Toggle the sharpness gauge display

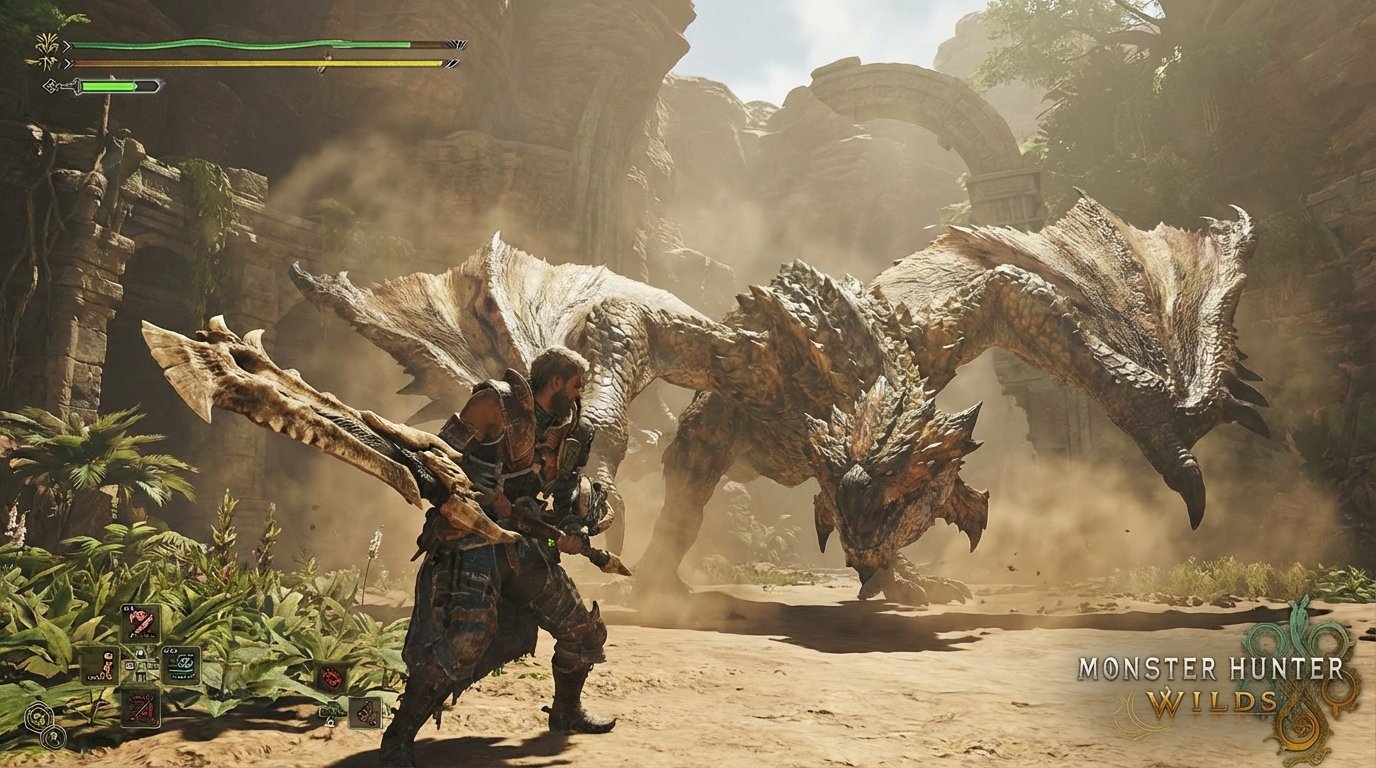(x=109, y=85)
